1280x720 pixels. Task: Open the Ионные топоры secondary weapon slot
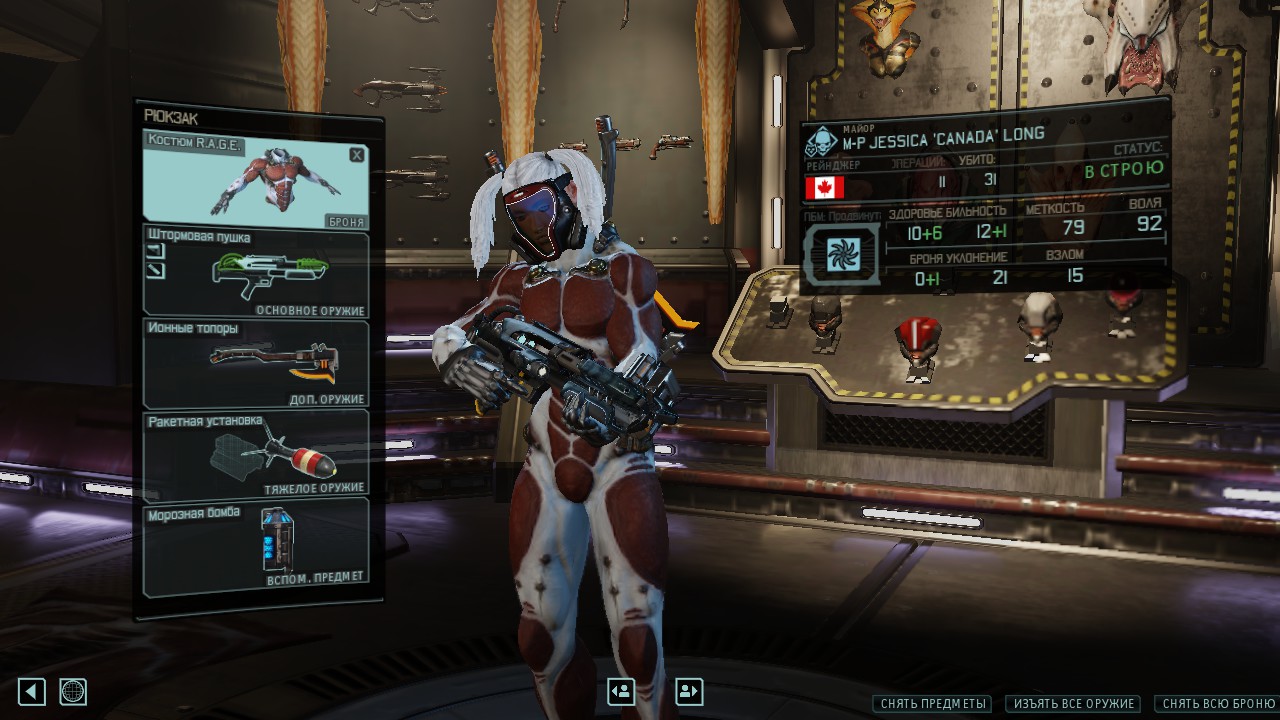point(256,364)
